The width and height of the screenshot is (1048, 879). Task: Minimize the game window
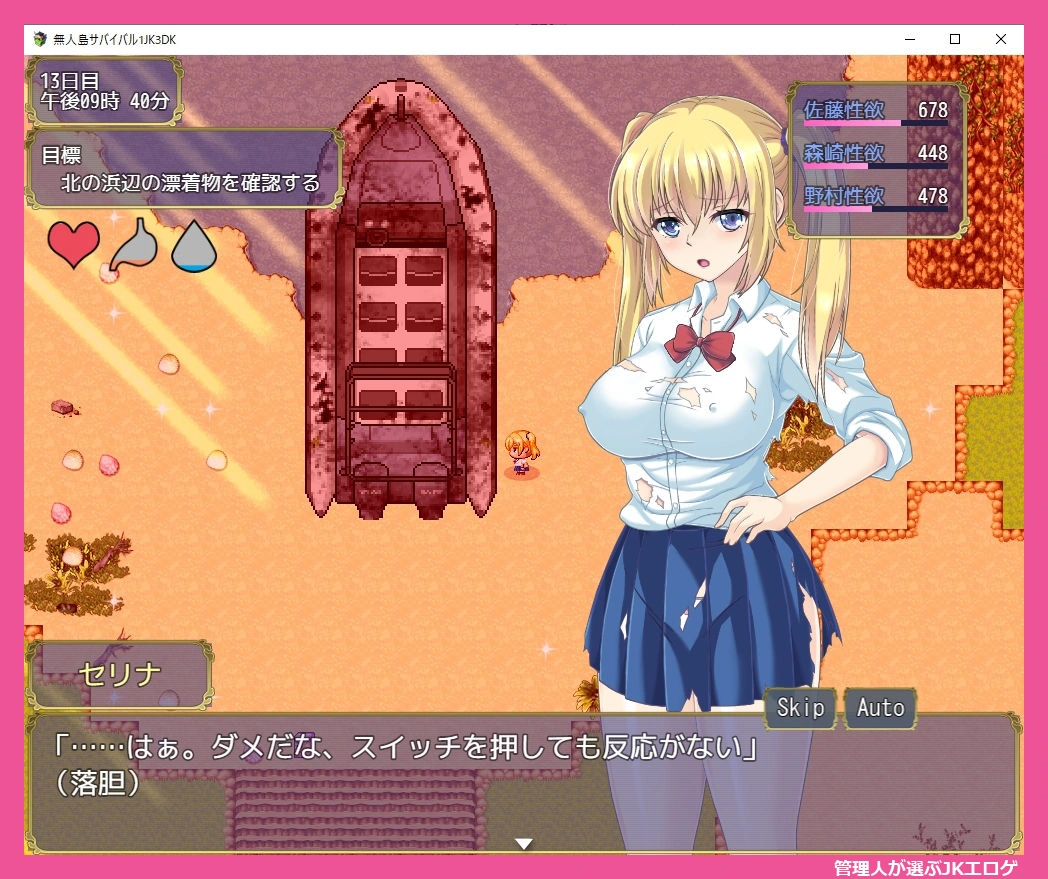tap(909, 39)
